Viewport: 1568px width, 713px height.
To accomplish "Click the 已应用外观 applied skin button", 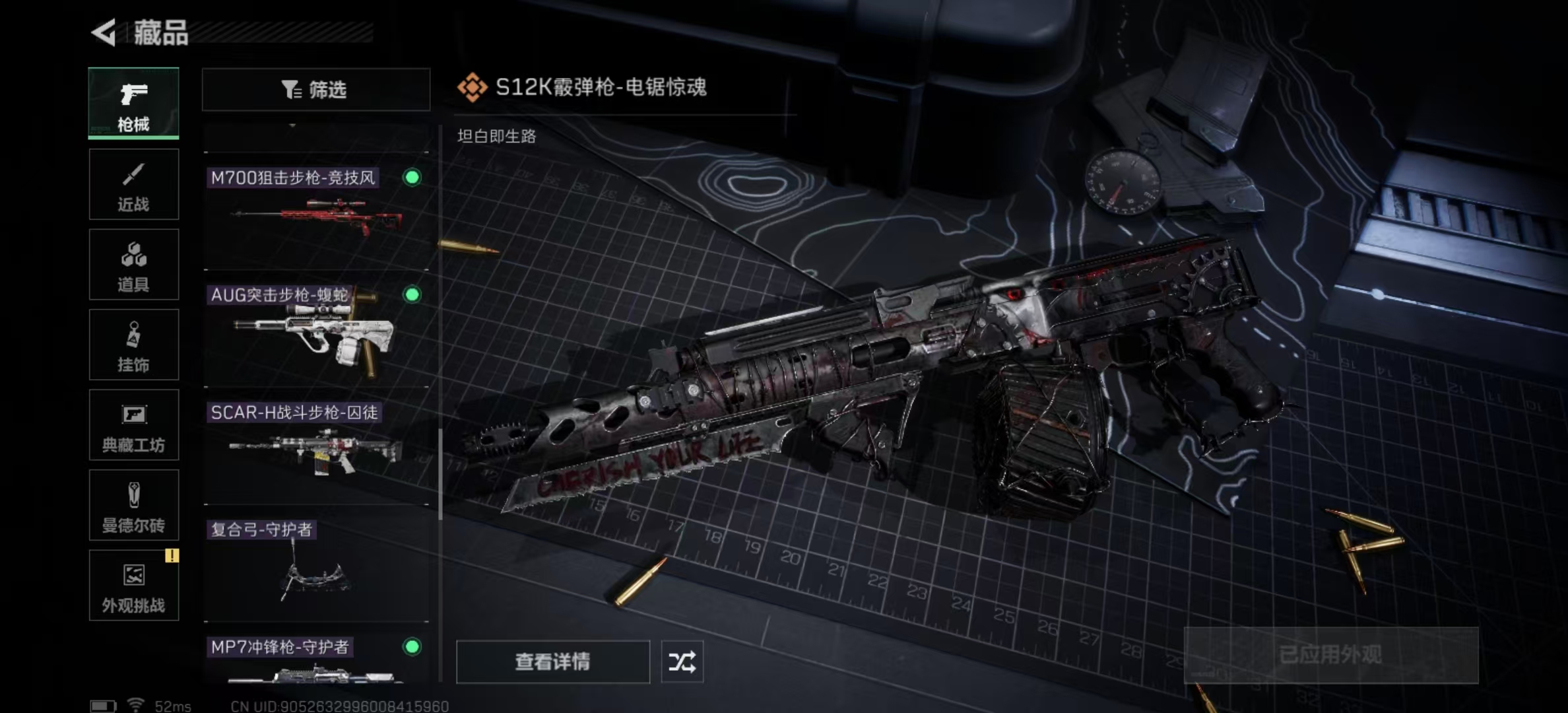I will (1330, 655).
